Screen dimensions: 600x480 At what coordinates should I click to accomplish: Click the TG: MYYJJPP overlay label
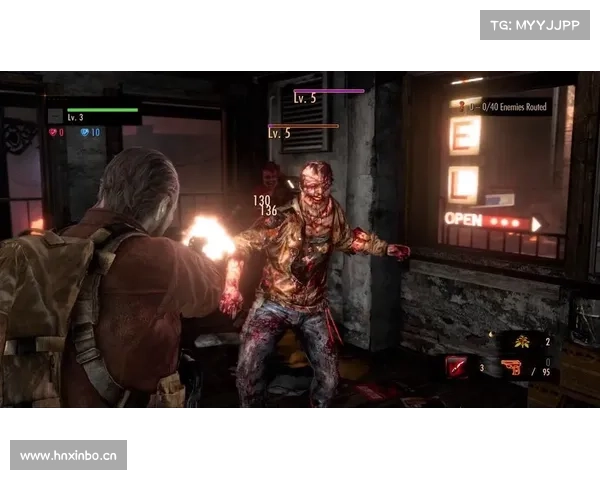tap(535, 24)
